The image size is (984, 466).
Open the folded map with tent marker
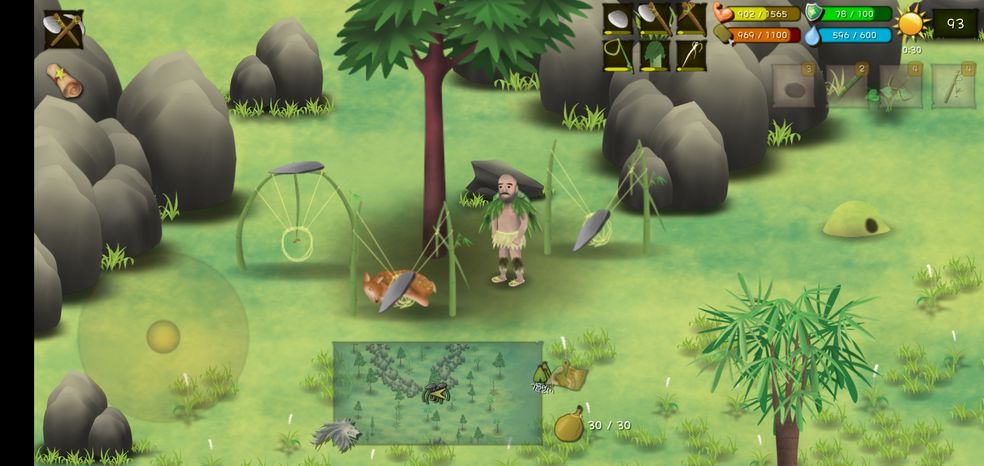[571, 375]
